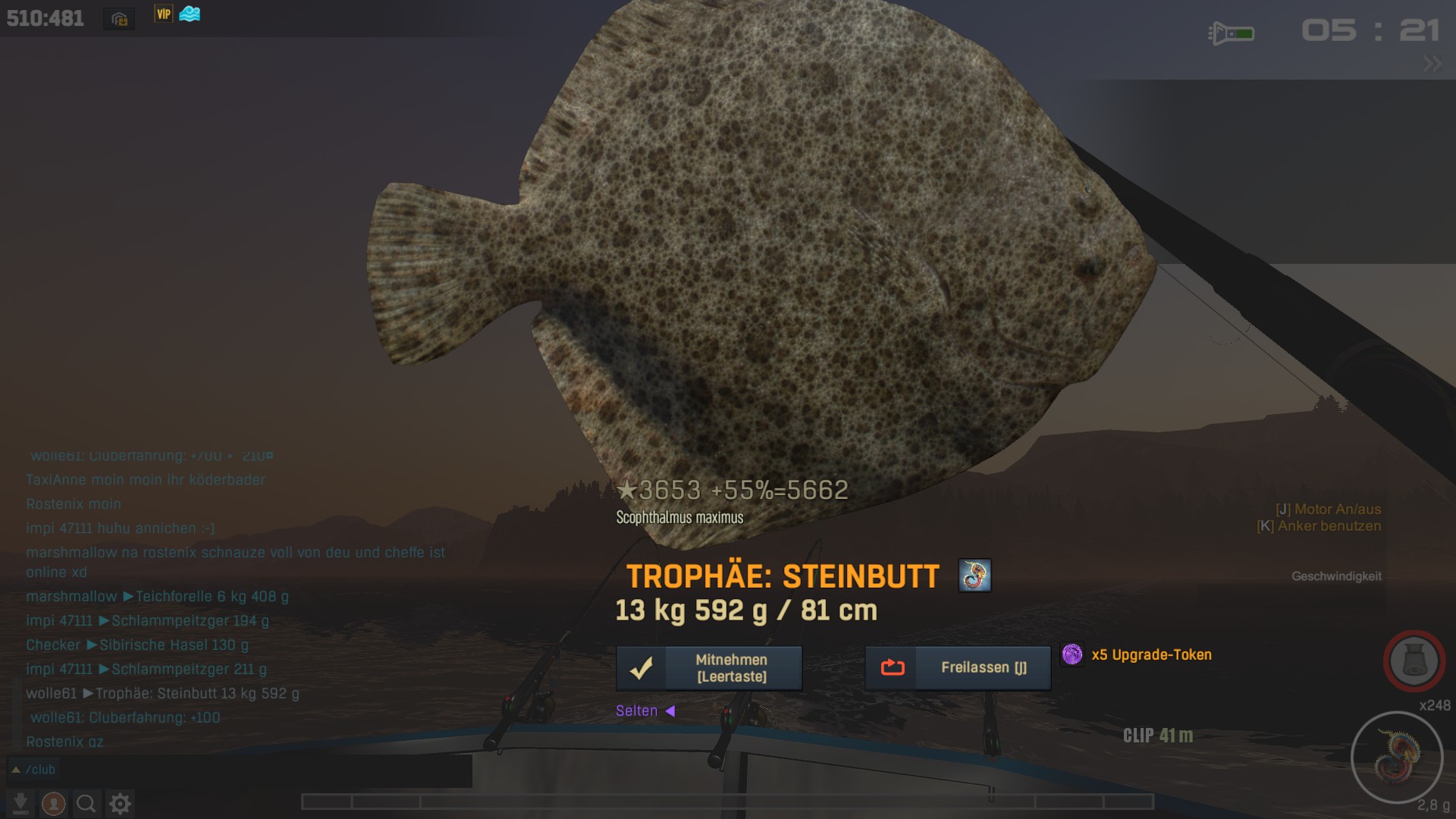Select the worm bait icon beside the trophy title
This screenshot has height=819, width=1456.
coord(974,576)
